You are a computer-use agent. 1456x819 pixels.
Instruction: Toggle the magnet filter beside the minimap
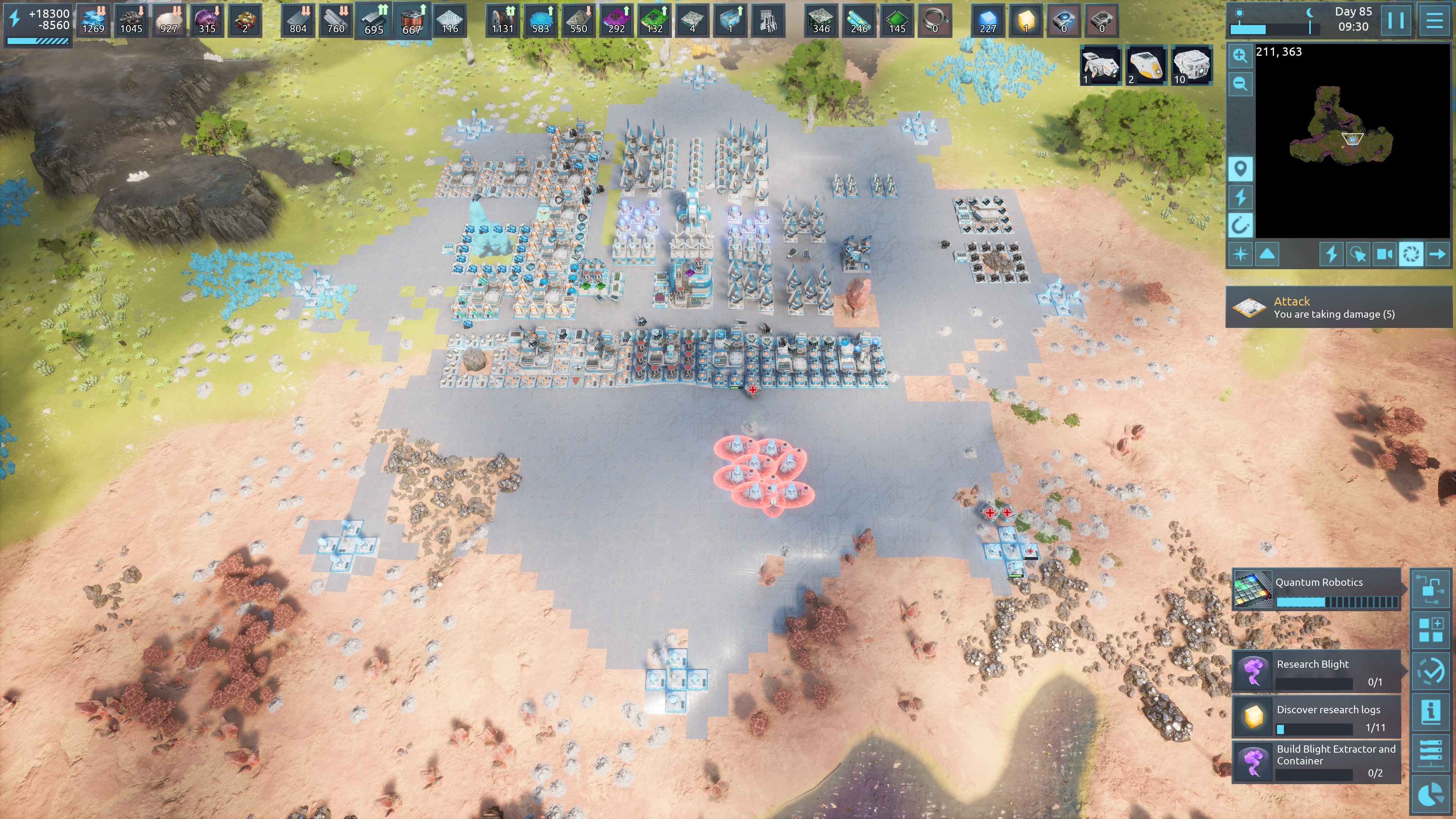click(x=1240, y=226)
